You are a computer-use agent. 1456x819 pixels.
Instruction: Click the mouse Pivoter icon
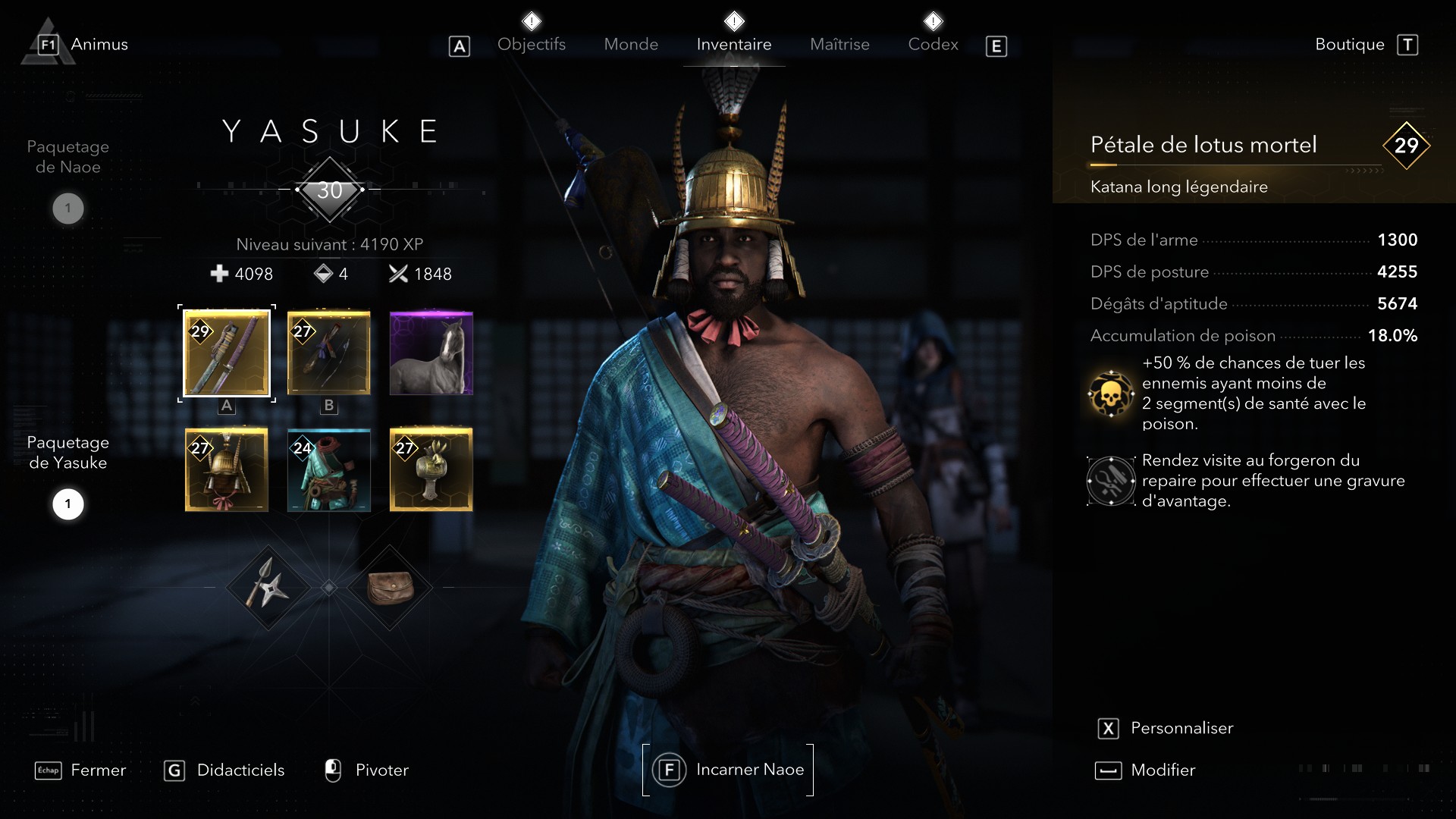[x=334, y=770]
